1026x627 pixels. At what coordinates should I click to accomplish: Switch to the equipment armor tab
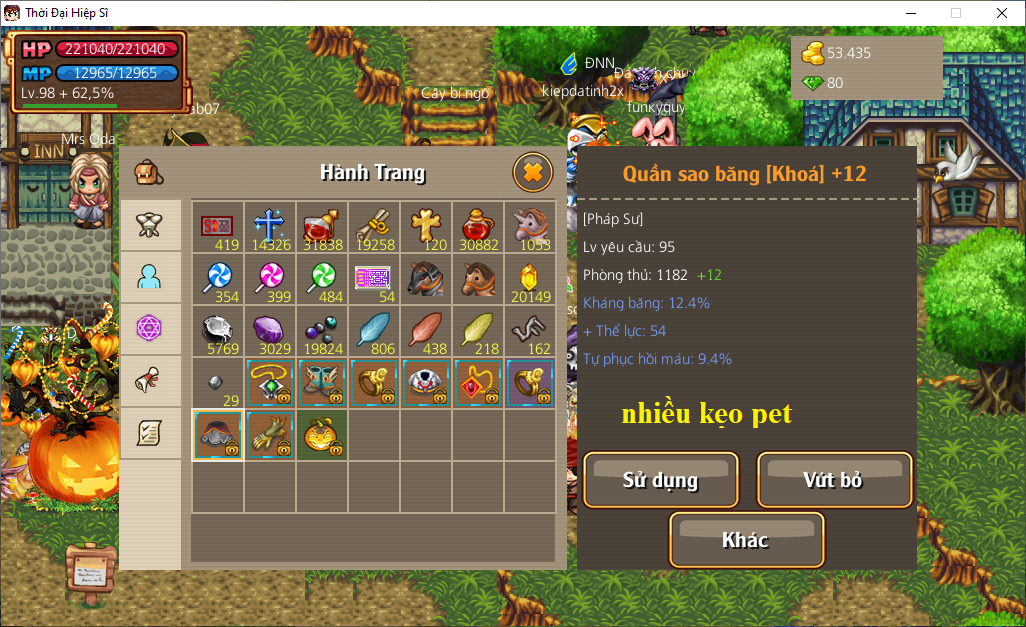pos(150,225)
